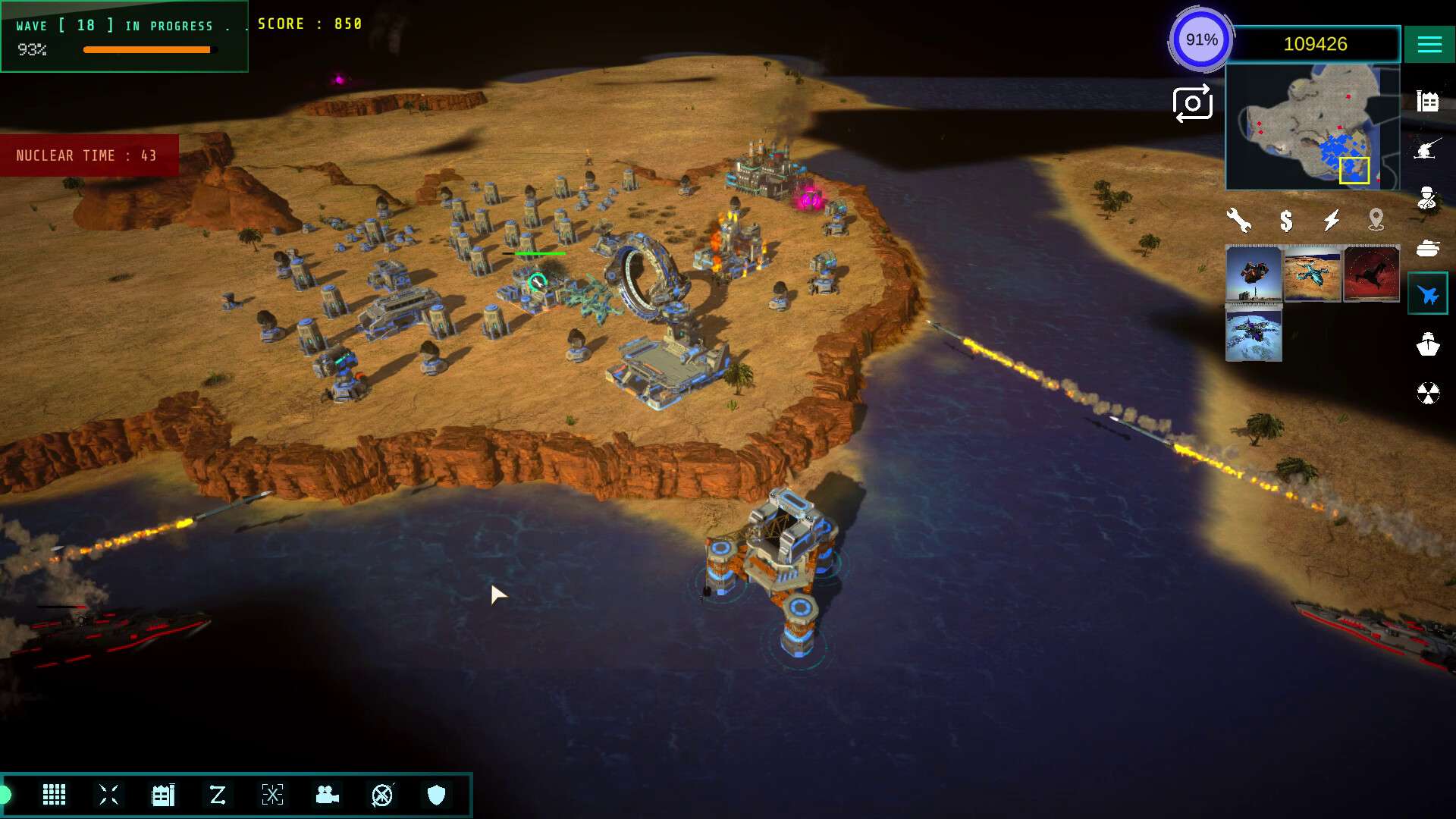Select the map pin waypoint icon
Screen dimensions: 1456x819
pos(1376,221)
